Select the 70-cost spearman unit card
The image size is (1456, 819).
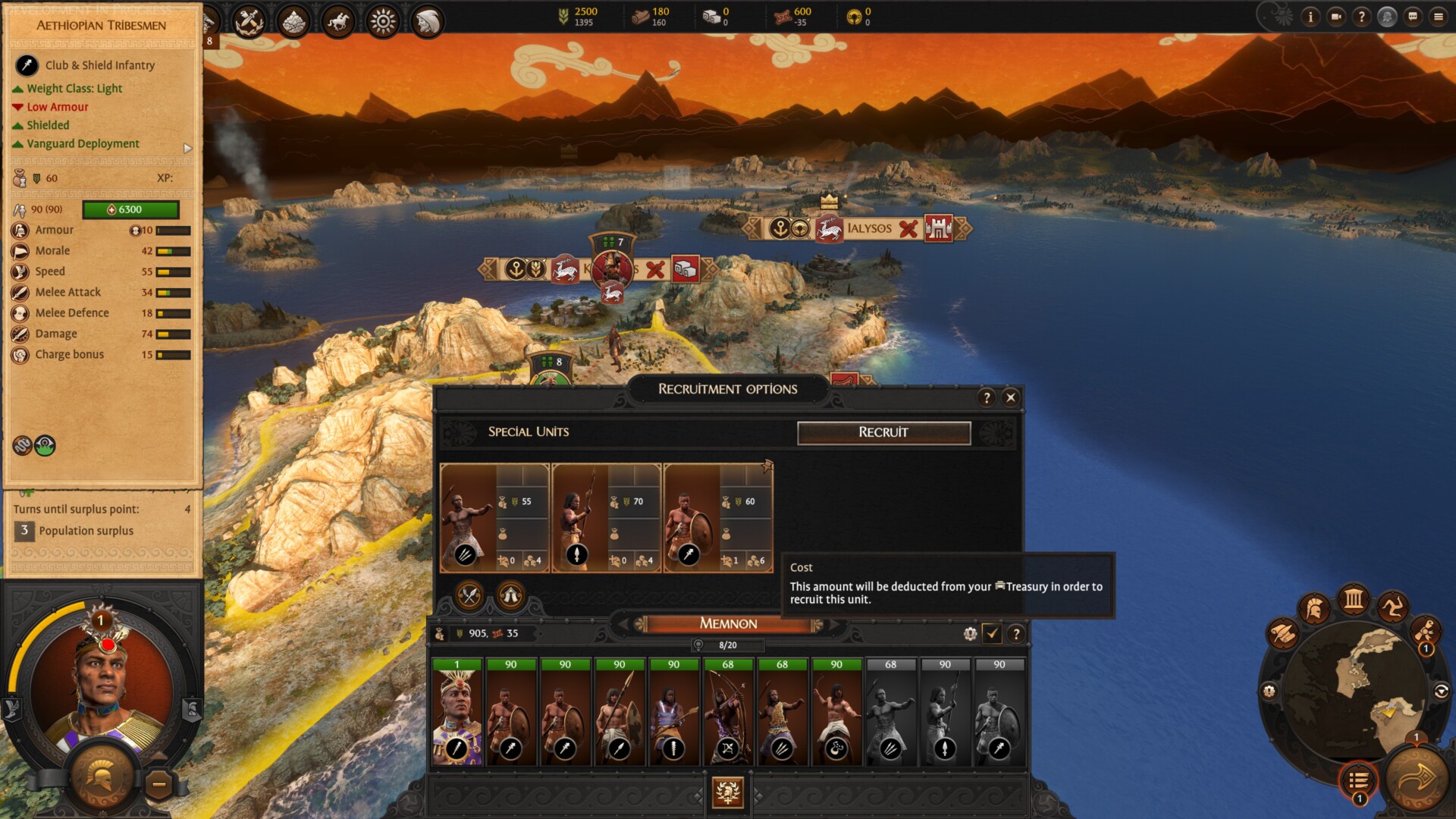pos(606,517)
